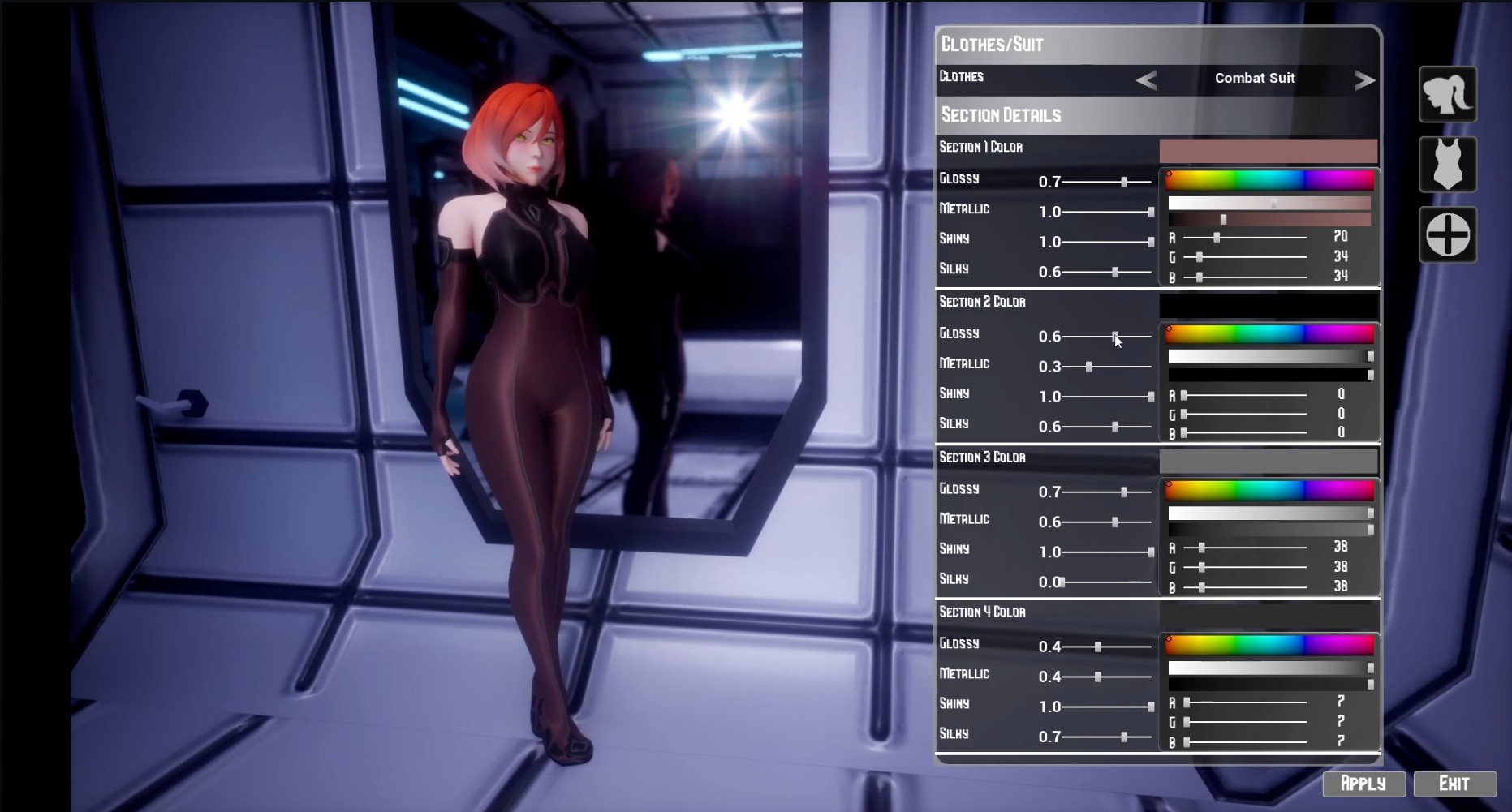1512x812 pixels.
Task: Pick a hue on Section 1 rainbow bar
Action: (x=1269, y=180)
